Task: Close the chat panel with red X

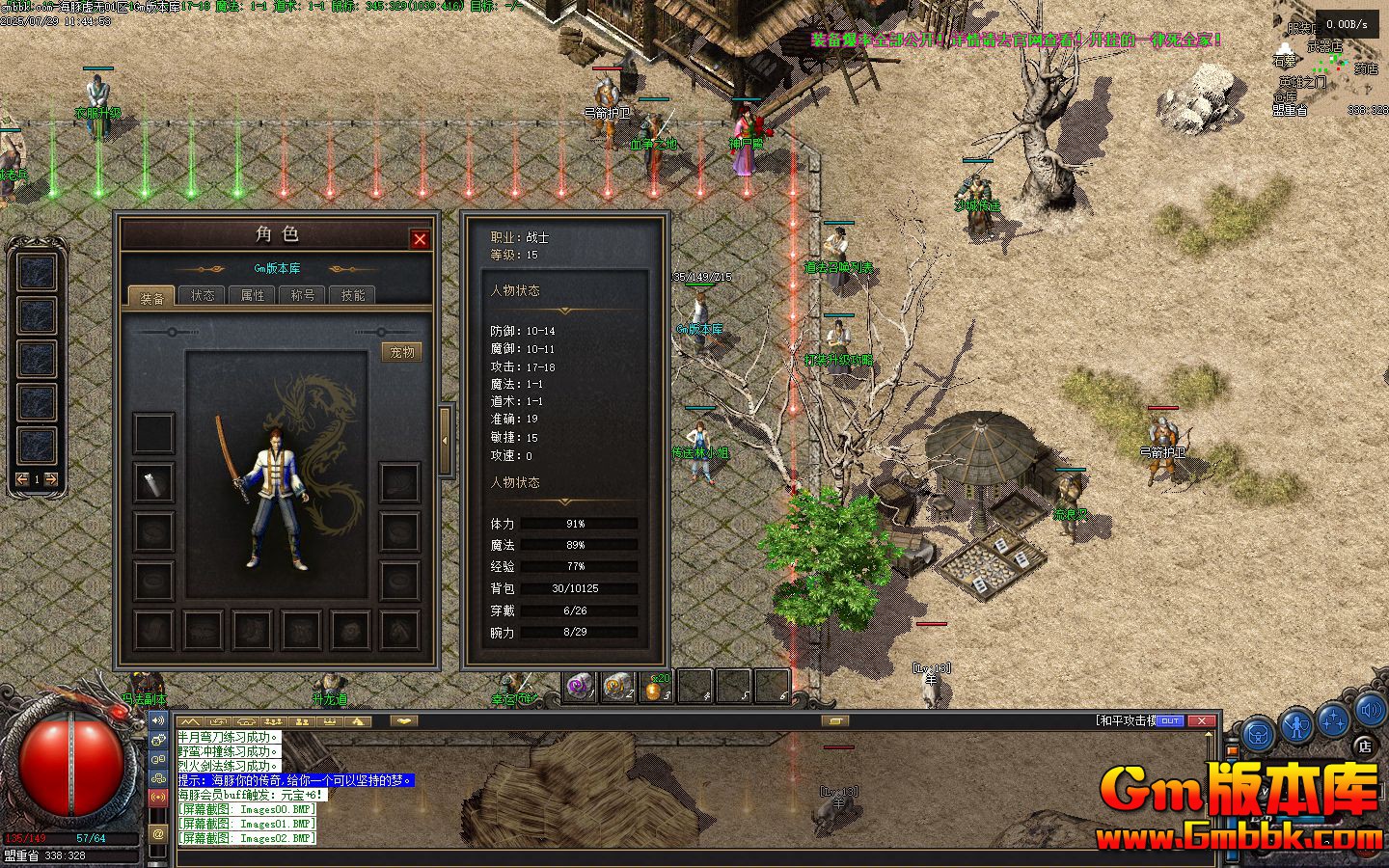Action: (x=1201, y=720)
